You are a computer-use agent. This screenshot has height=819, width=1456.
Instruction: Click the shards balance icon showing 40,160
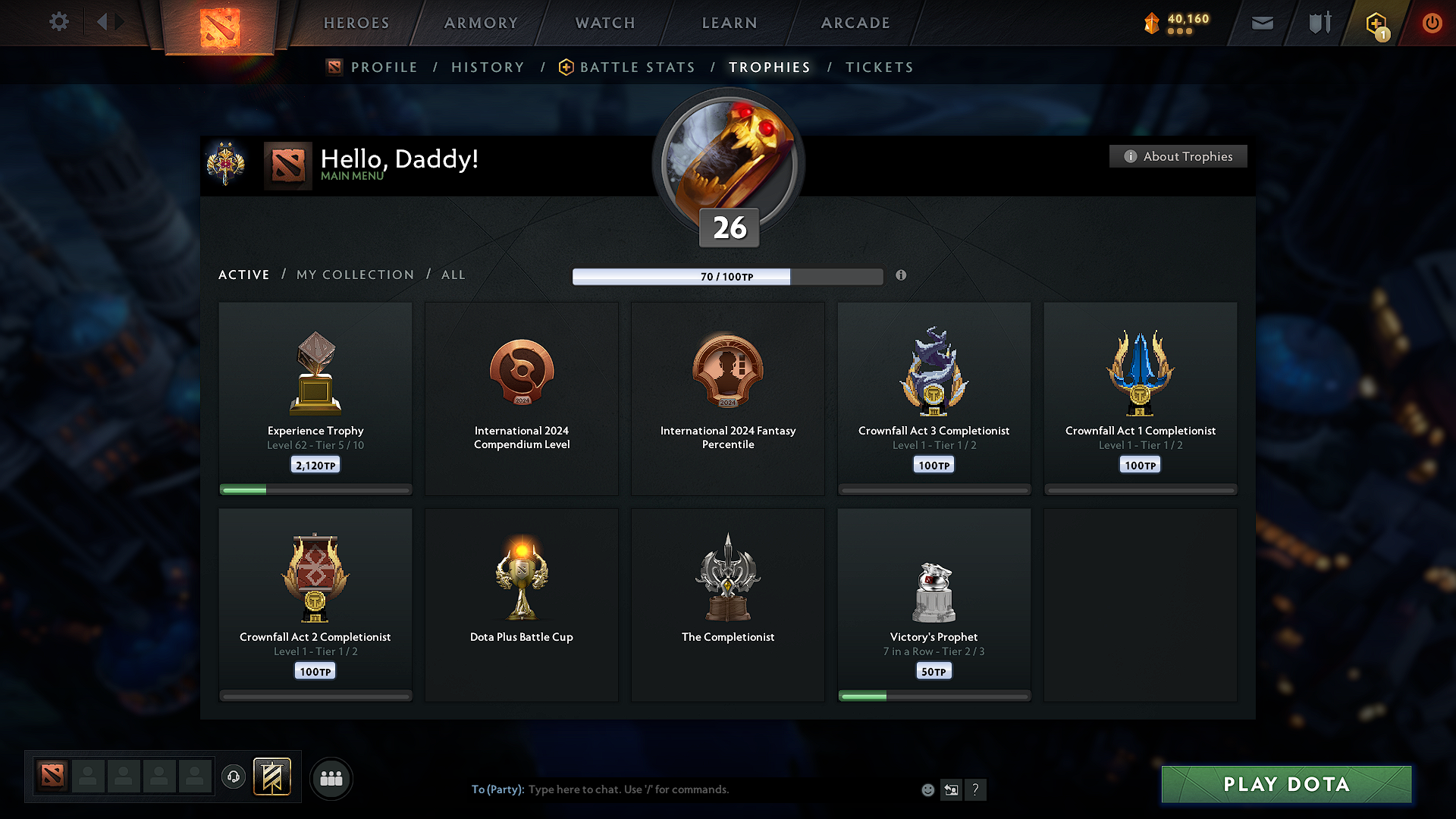coord(1152,24)
